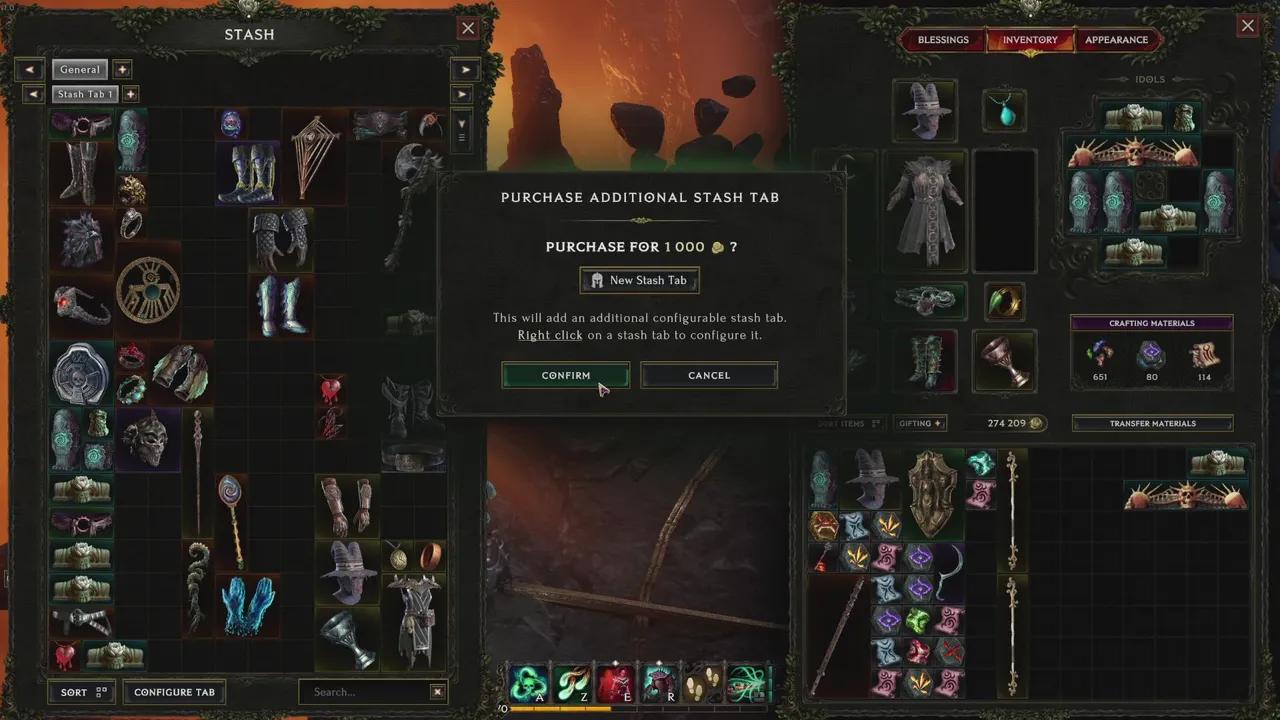Screen dimensions: 1280x720
Task: Switch to the Blessings tab
Action: pos(941,40)
